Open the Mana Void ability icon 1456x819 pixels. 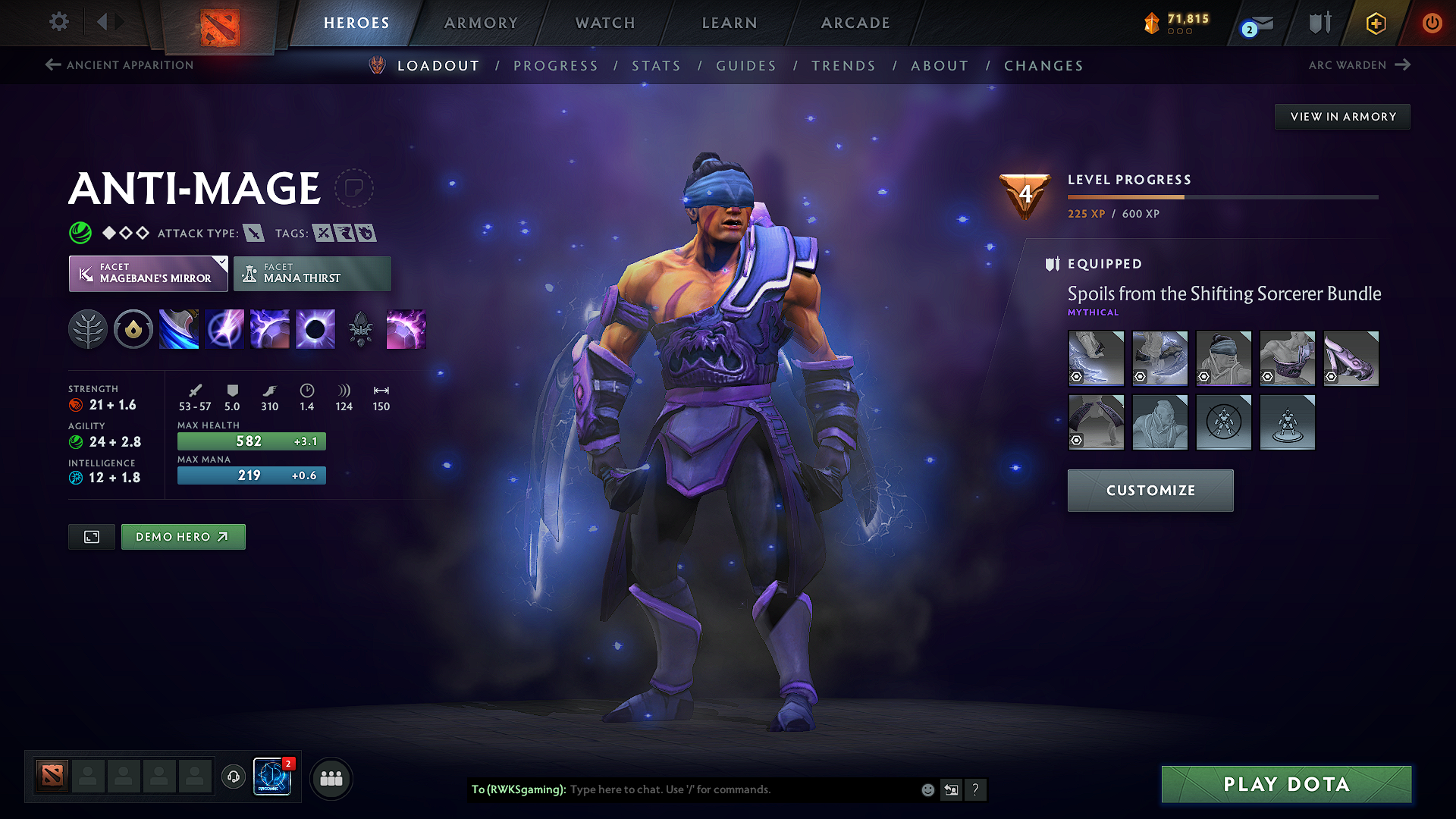315,328
